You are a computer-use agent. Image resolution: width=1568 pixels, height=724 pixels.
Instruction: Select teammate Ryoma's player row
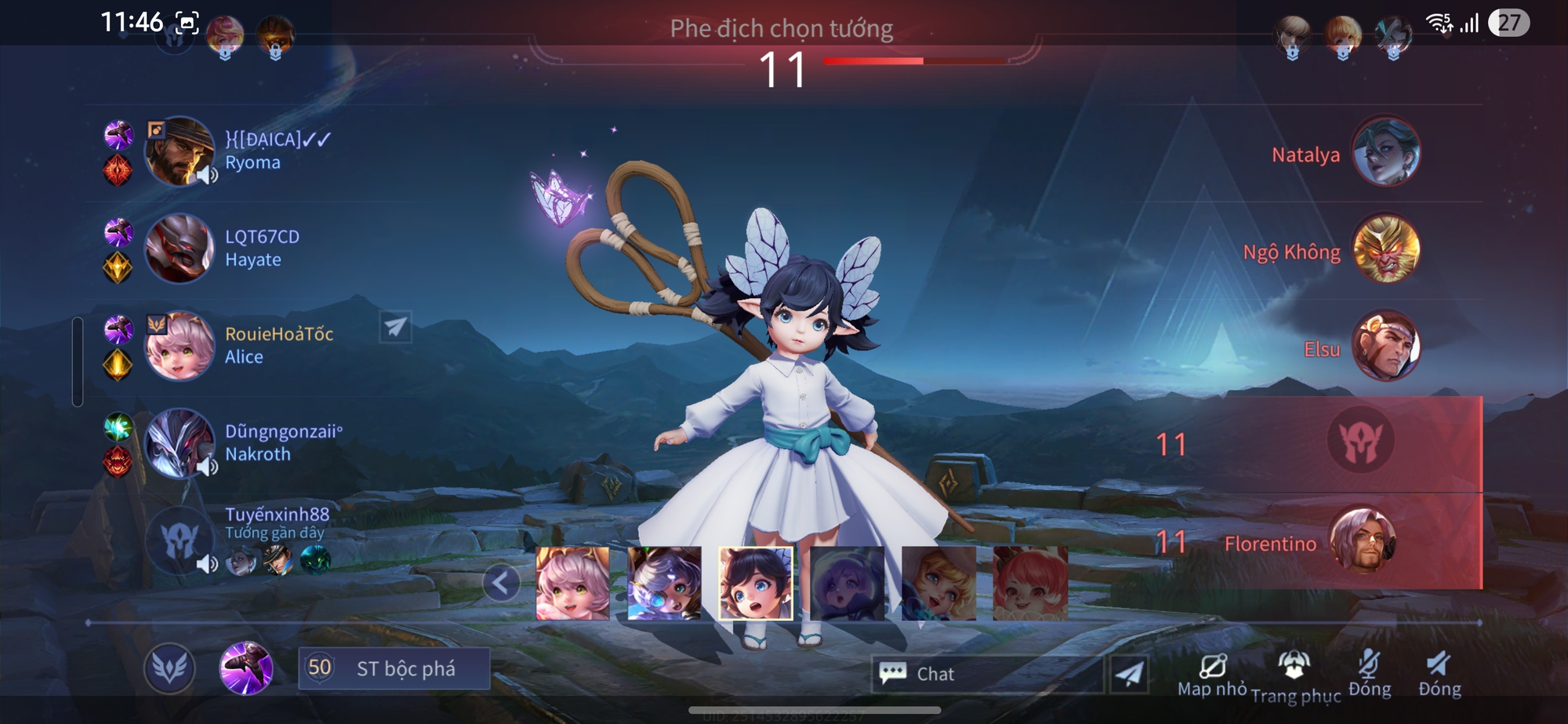[252, 151]
